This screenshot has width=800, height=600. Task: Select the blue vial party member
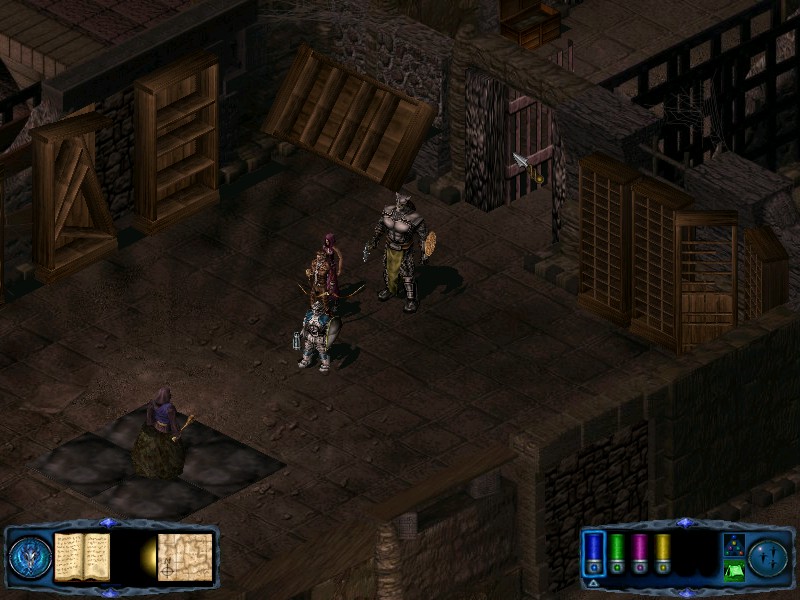pos(594,553)
